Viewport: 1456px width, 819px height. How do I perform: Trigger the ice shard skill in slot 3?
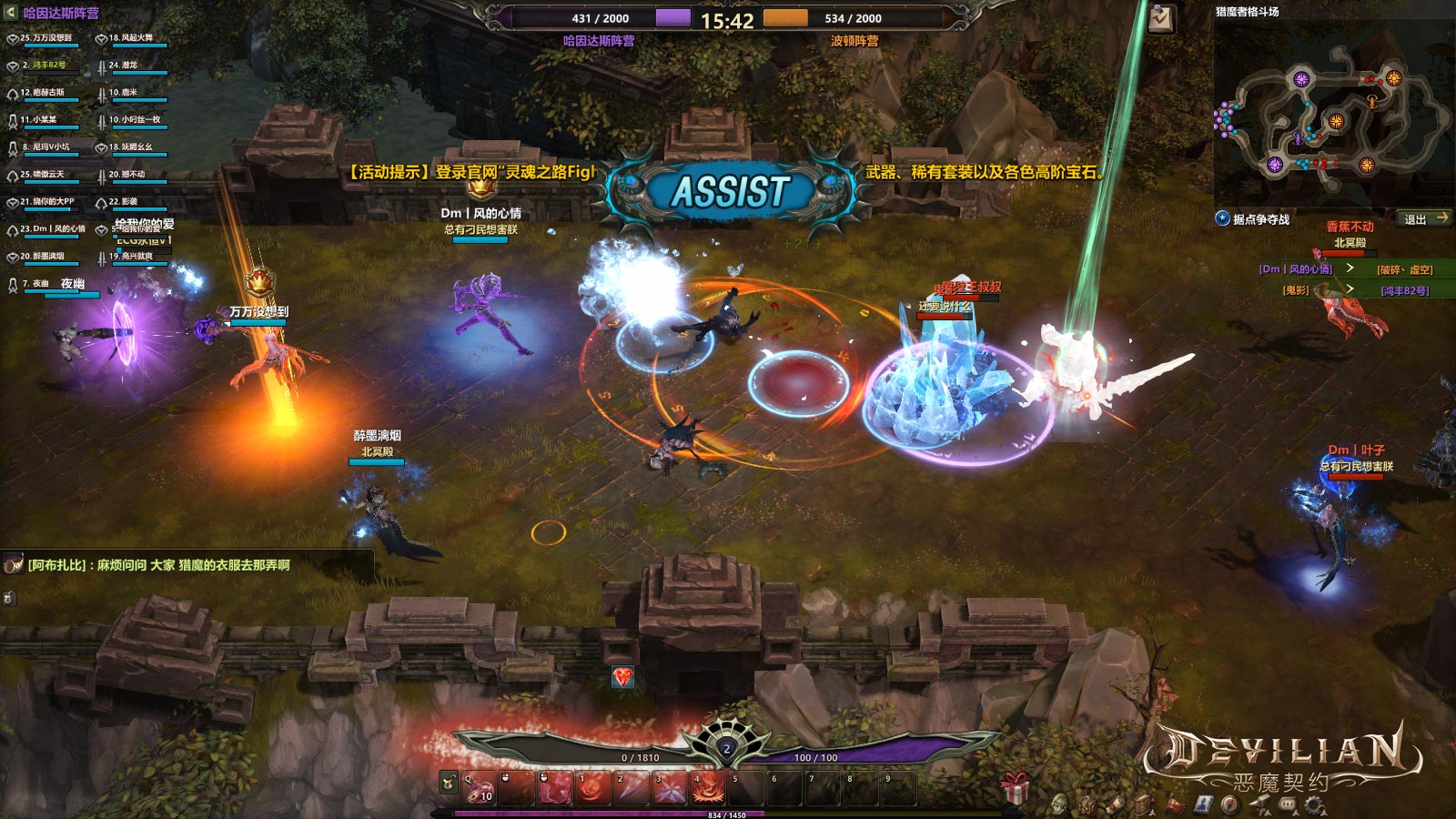[669, 788]
